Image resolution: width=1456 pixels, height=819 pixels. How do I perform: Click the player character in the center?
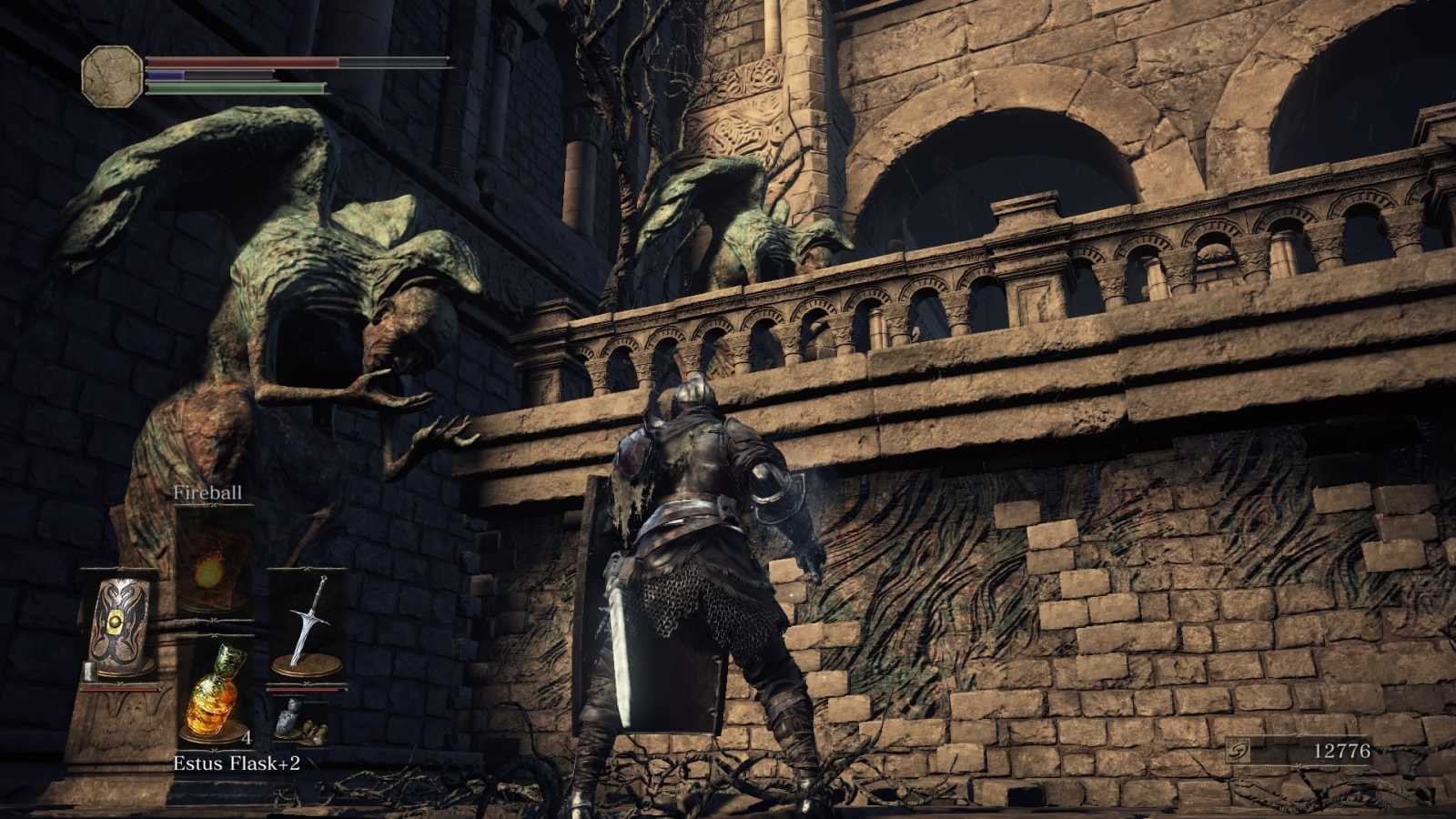coord(701,564)
